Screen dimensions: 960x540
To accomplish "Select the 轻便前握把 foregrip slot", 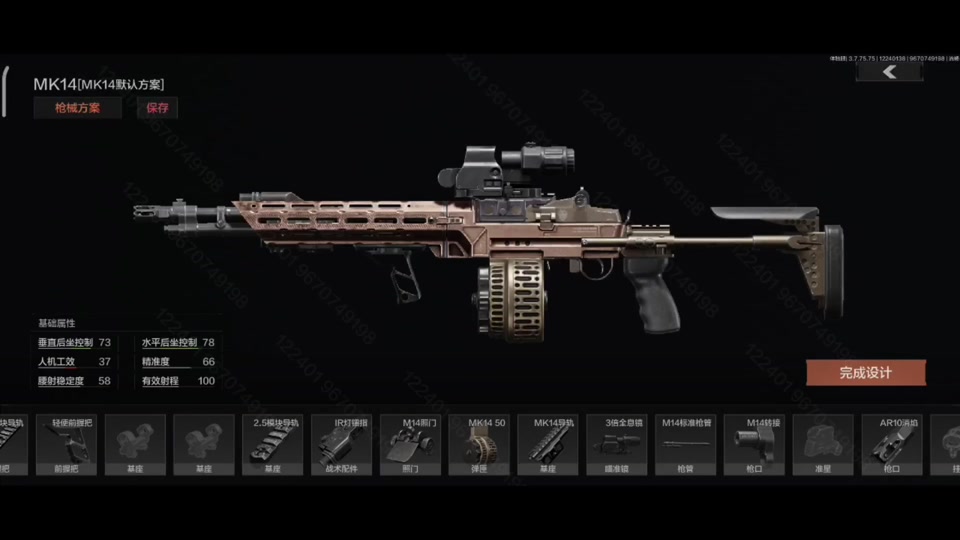I will [x=66, y=444].
